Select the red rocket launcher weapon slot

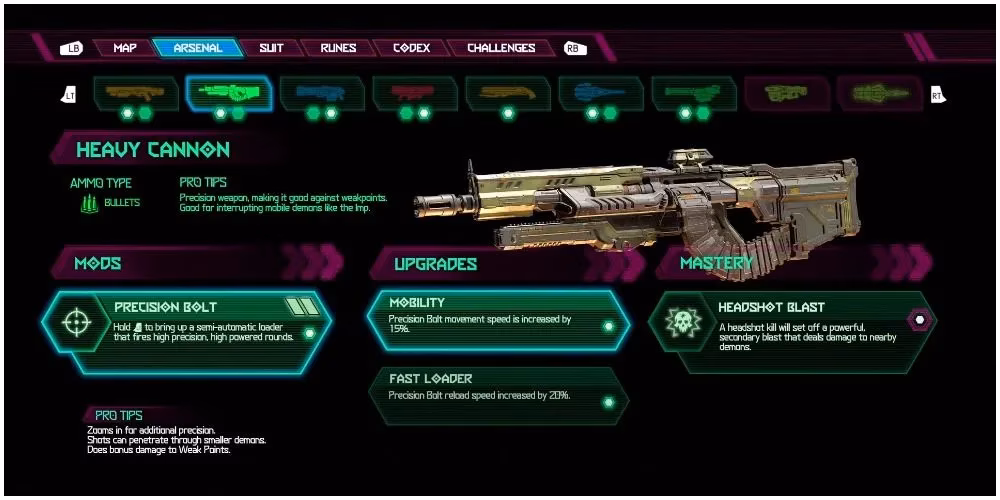point(415,93)
